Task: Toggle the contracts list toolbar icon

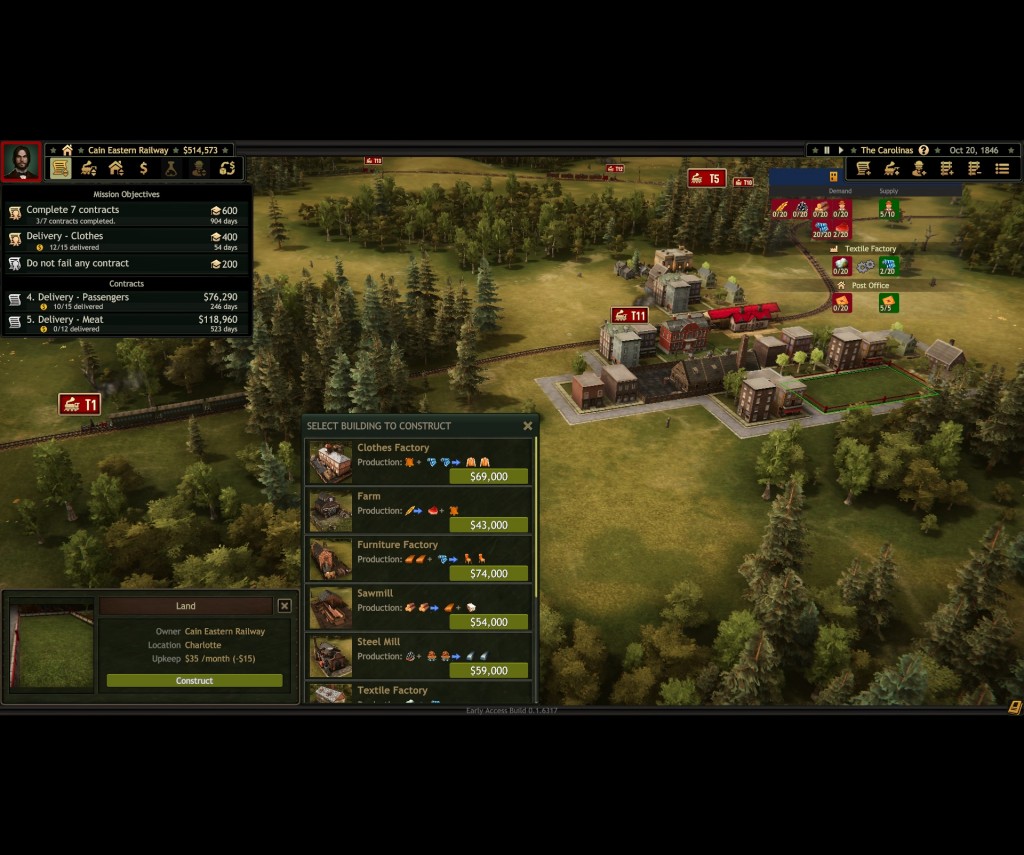Action: pos(60,168)
